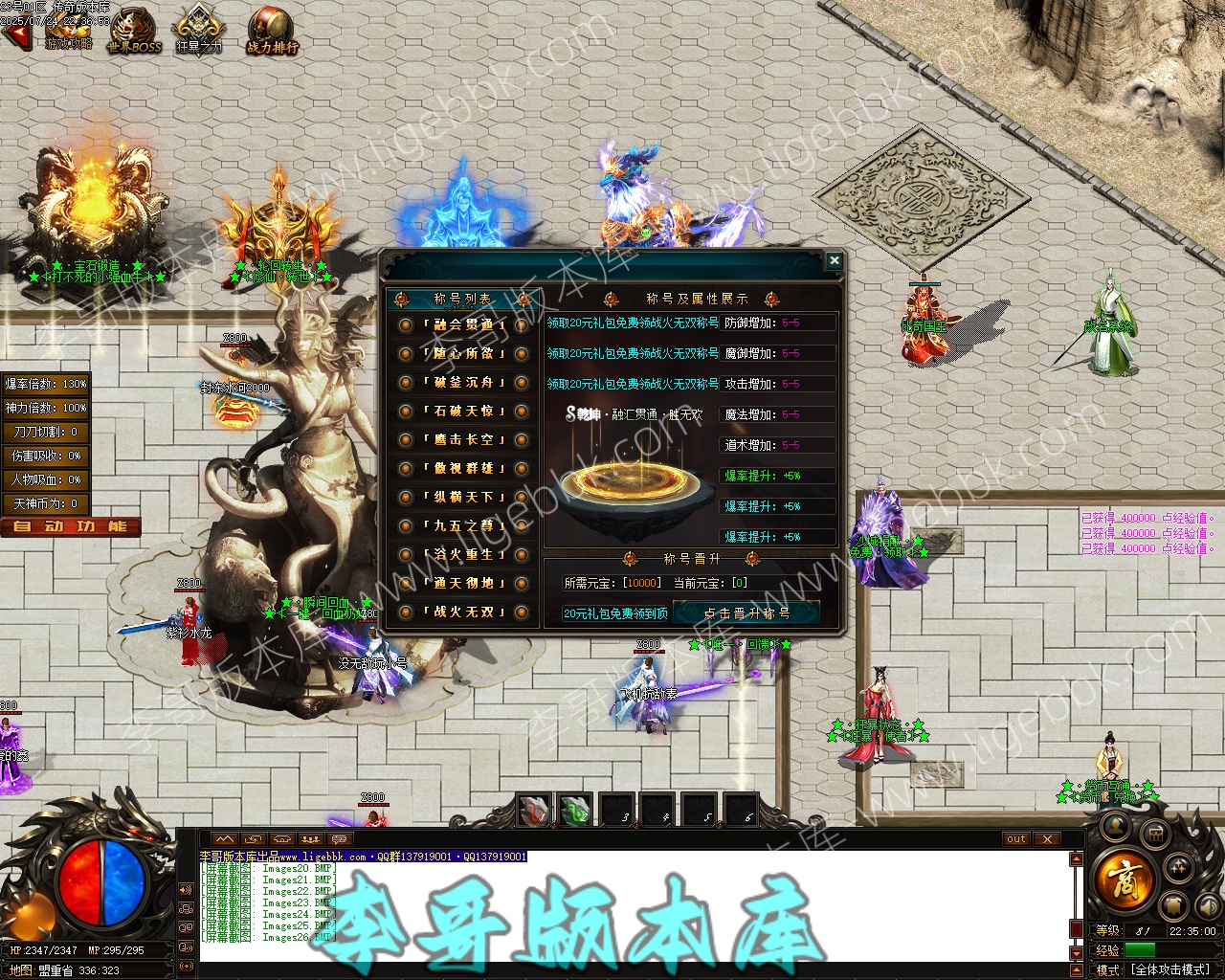1225x980 pixels.
Task: Open the 狂暴之力 feature icon
Action: pyautogui.click(x=198, y=31)
